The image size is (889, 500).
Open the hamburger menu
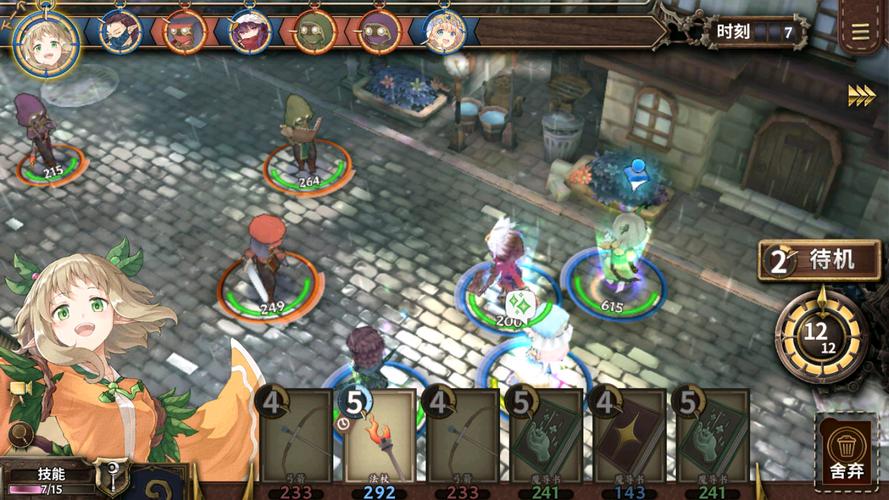click(861, 31)
